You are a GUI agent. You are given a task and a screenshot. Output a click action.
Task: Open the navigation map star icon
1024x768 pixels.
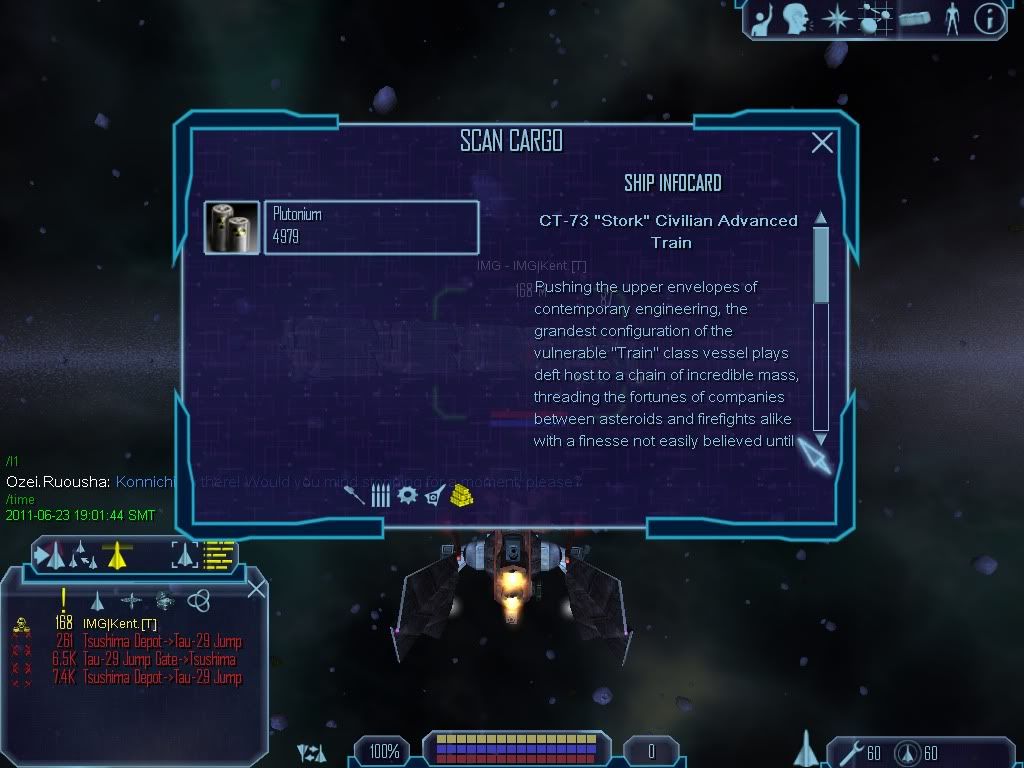tap(835, 18)
